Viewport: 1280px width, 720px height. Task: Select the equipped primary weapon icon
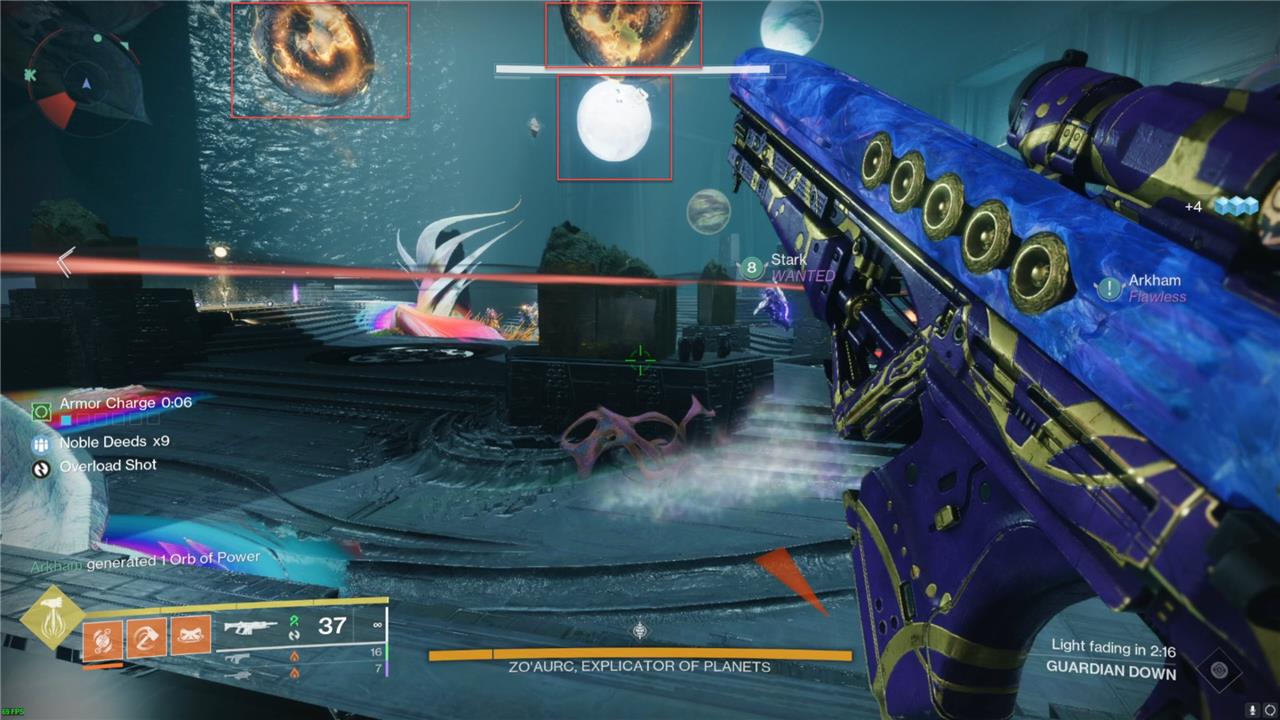[250, 628]
